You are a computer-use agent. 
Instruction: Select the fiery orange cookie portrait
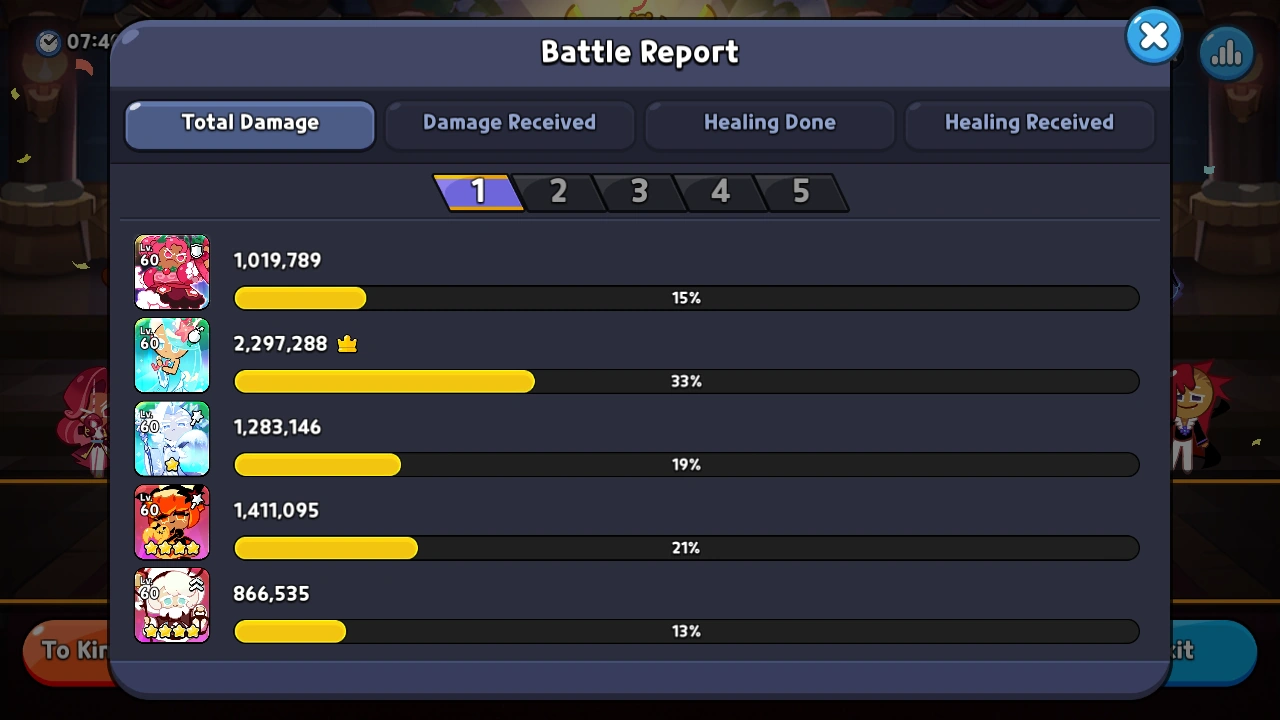pos(172,521)
